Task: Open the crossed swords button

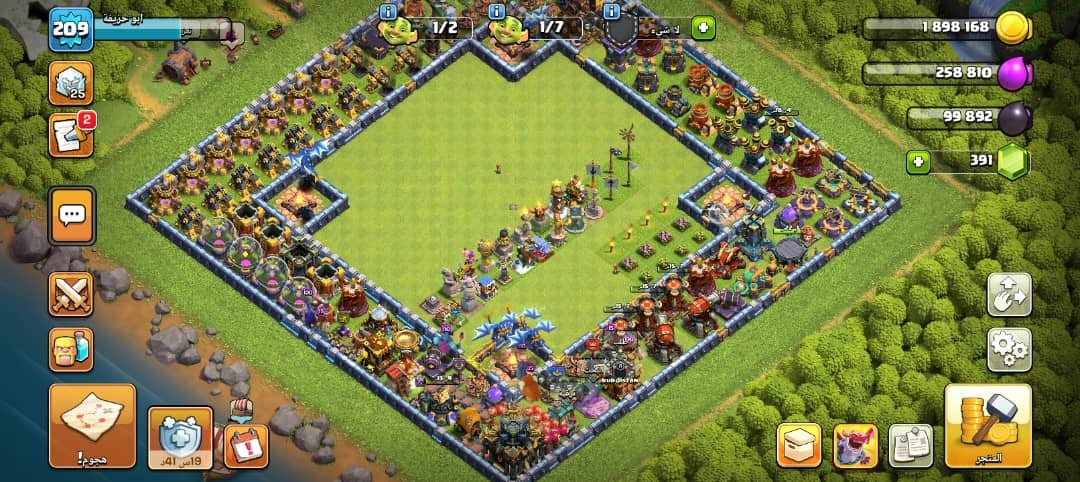Action: coord(71,294)
